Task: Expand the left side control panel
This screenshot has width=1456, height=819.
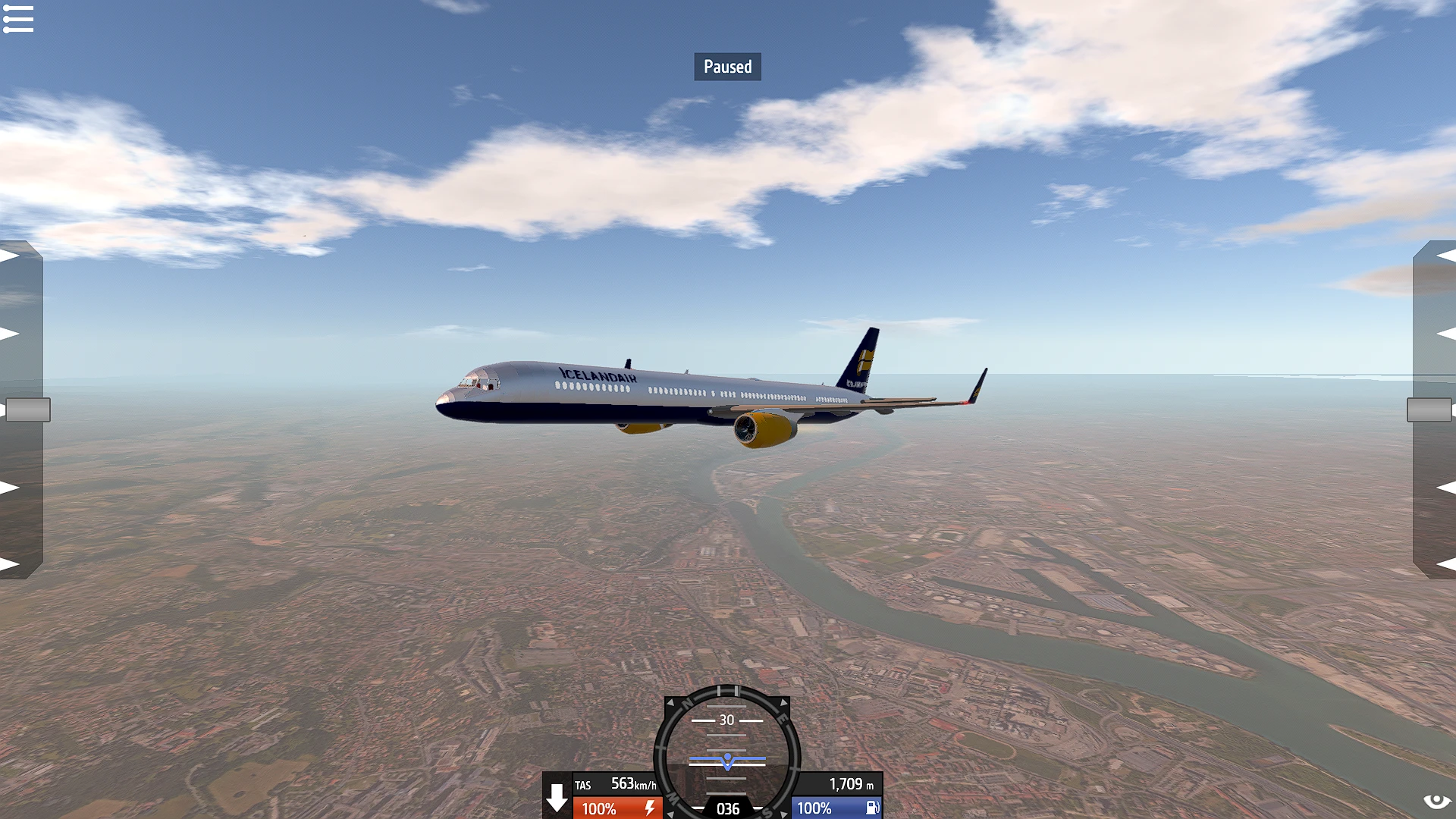Action: point(27,409)
